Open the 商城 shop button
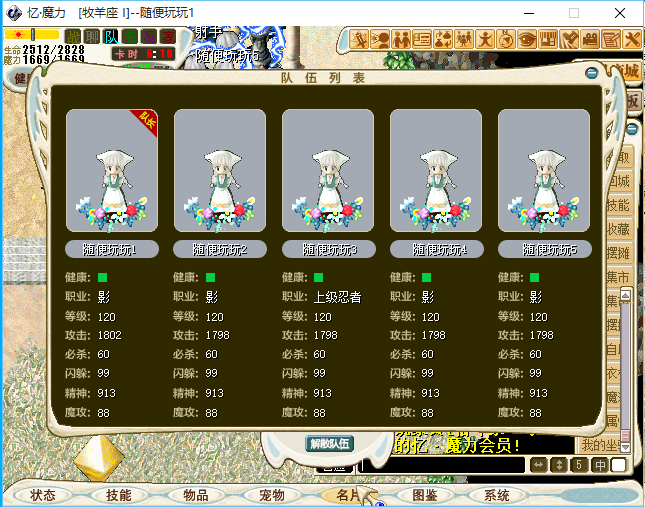This screenshot has height=507, width=645. [626, 71]
